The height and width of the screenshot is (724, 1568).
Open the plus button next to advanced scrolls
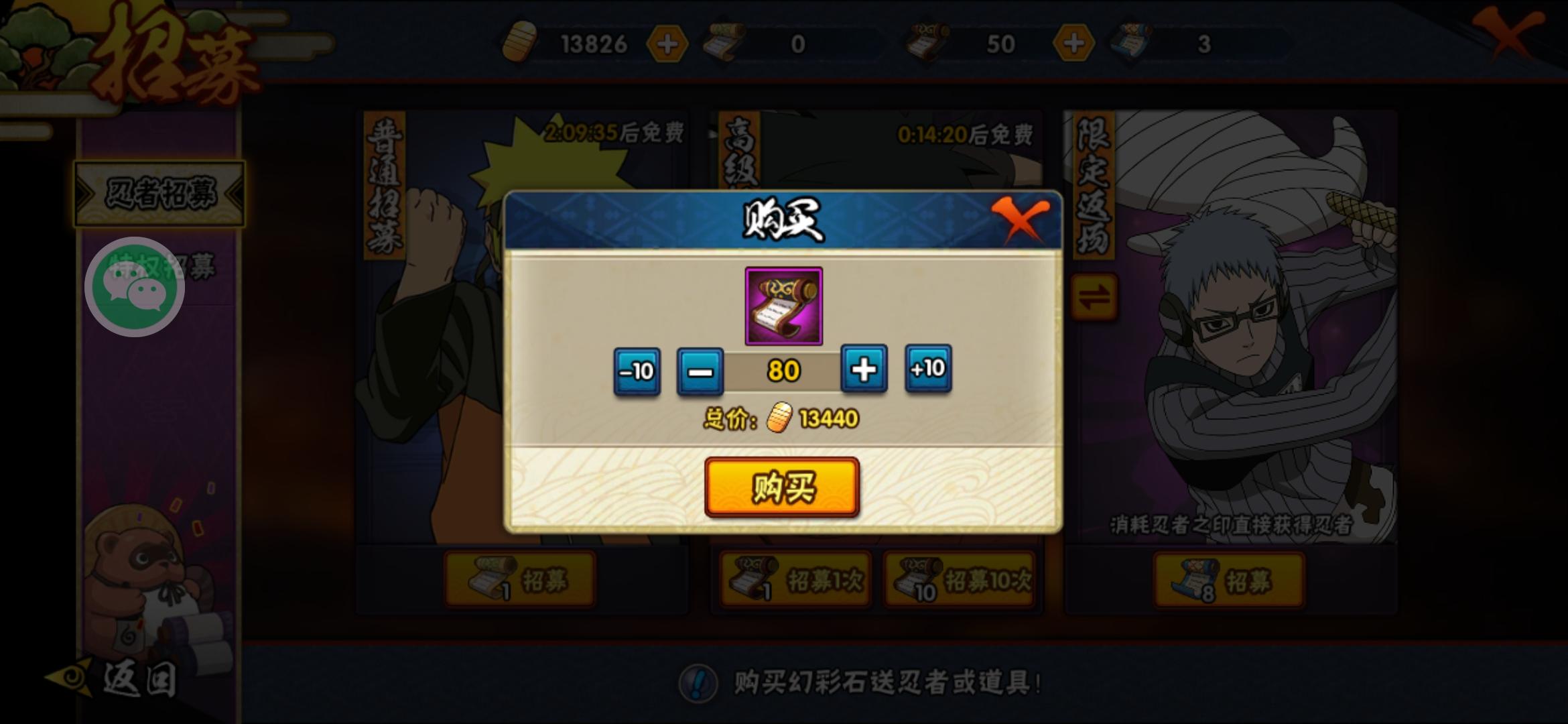pyautogui.click(x=1073, y=42)
